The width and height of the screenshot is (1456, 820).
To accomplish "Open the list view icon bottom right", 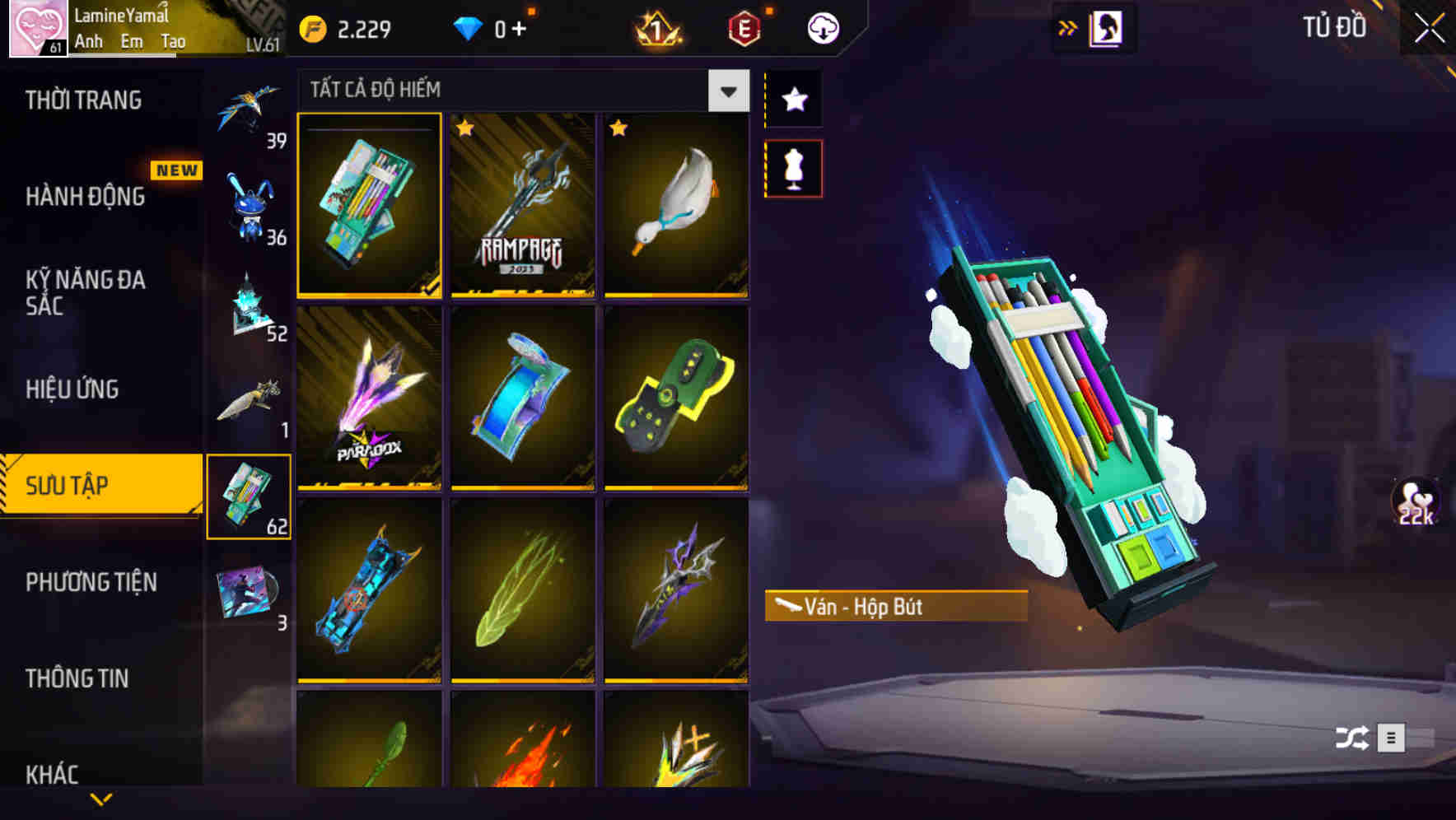I will [1390, 738].
